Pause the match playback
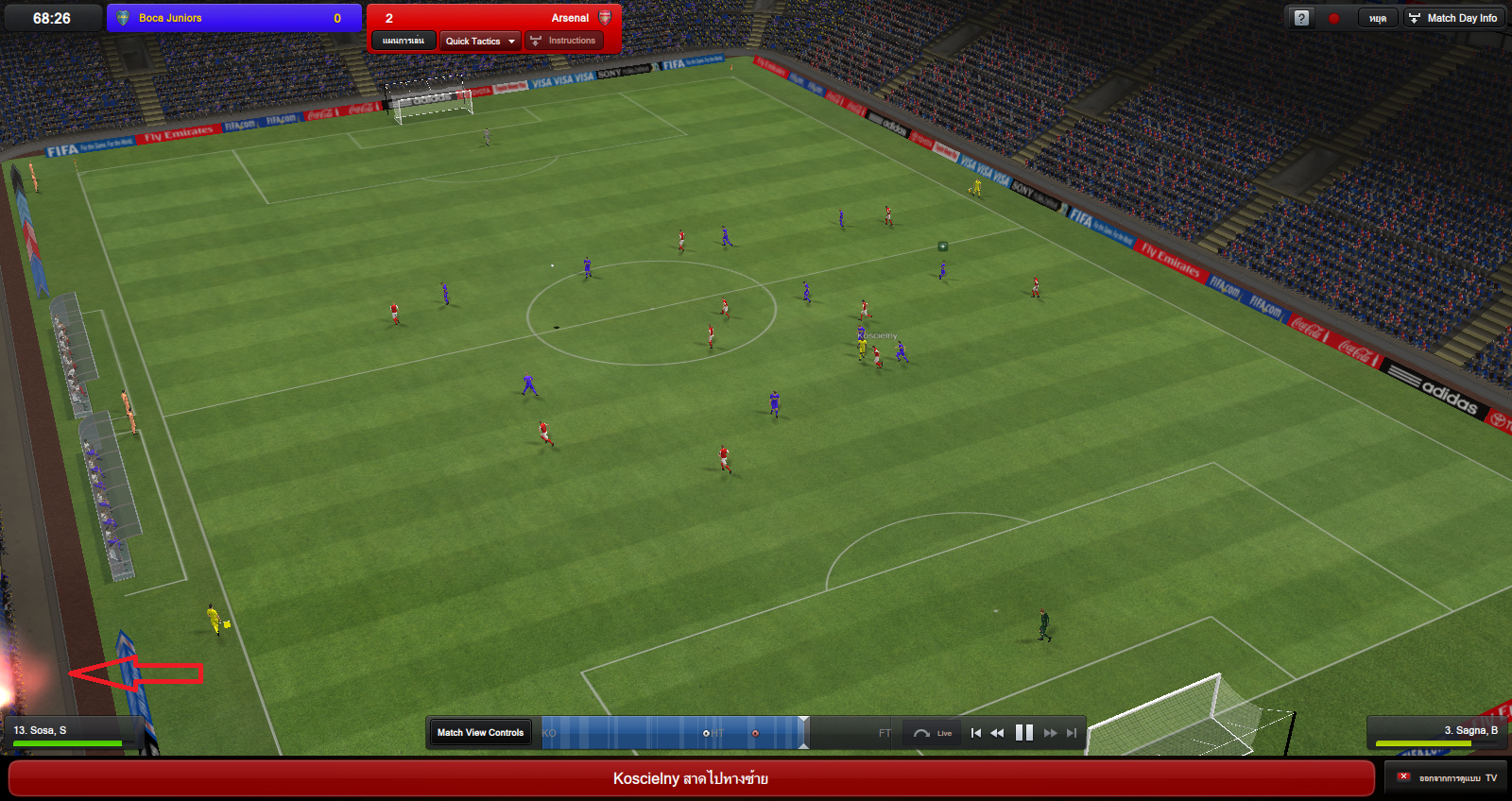Image resolution: width=1512 pixels, height=801 pixels. [1023, 732]
